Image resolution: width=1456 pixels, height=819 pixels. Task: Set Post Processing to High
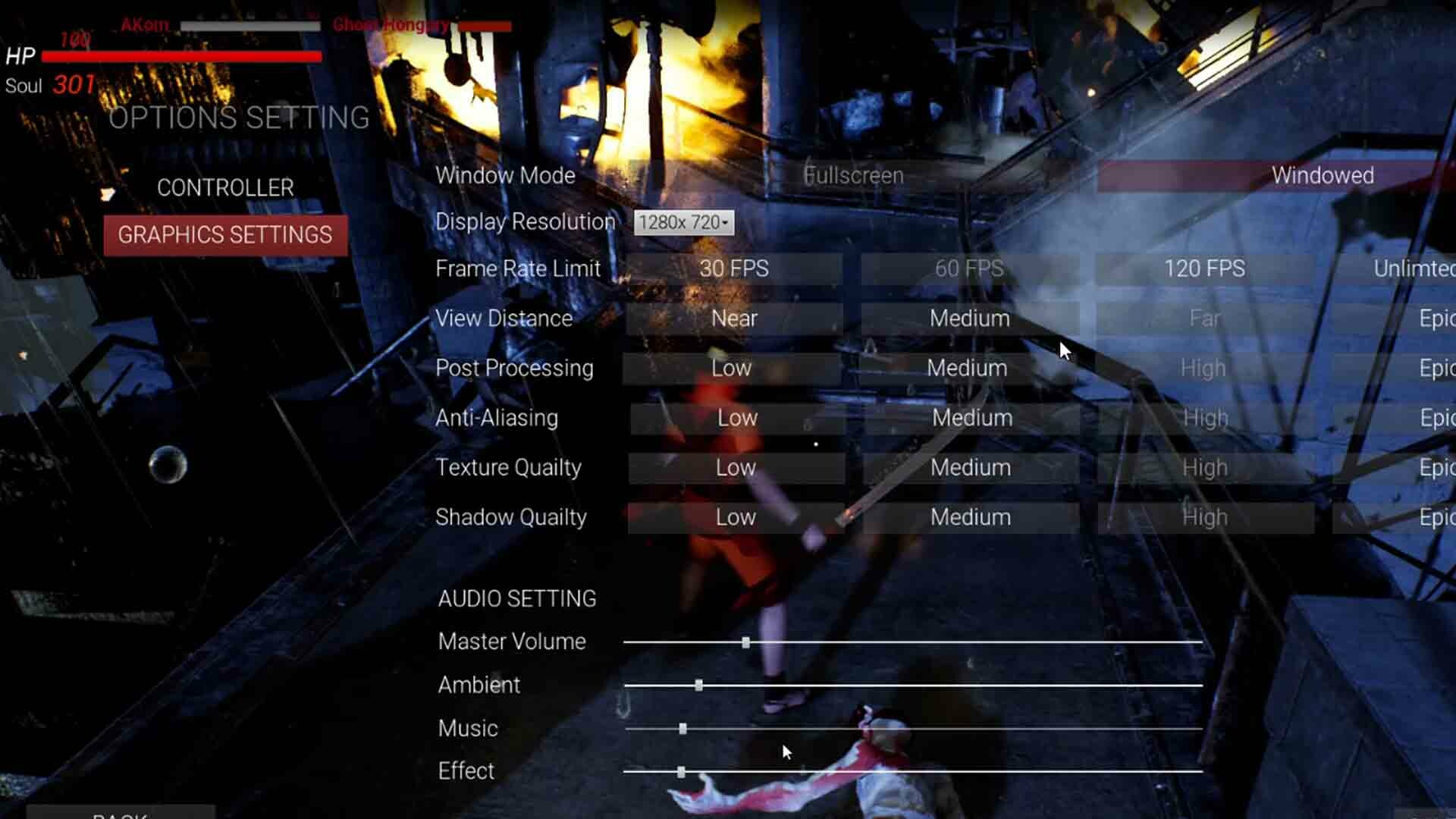(1204, 369)
